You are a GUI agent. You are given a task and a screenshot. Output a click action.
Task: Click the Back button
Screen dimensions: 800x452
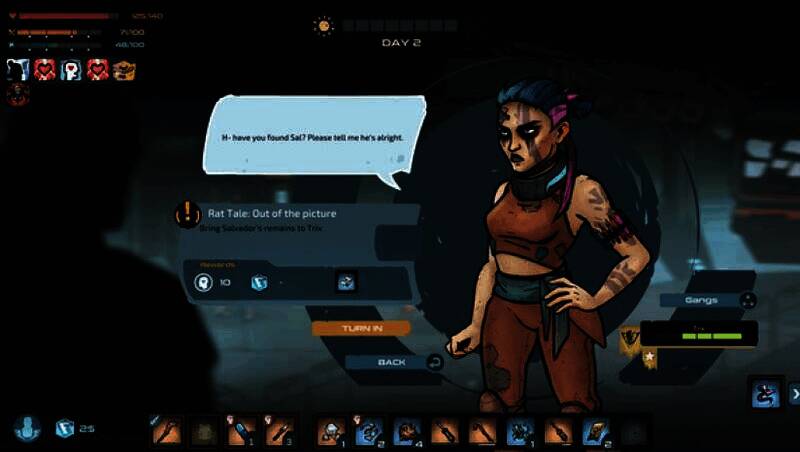(x=391, y=362)
